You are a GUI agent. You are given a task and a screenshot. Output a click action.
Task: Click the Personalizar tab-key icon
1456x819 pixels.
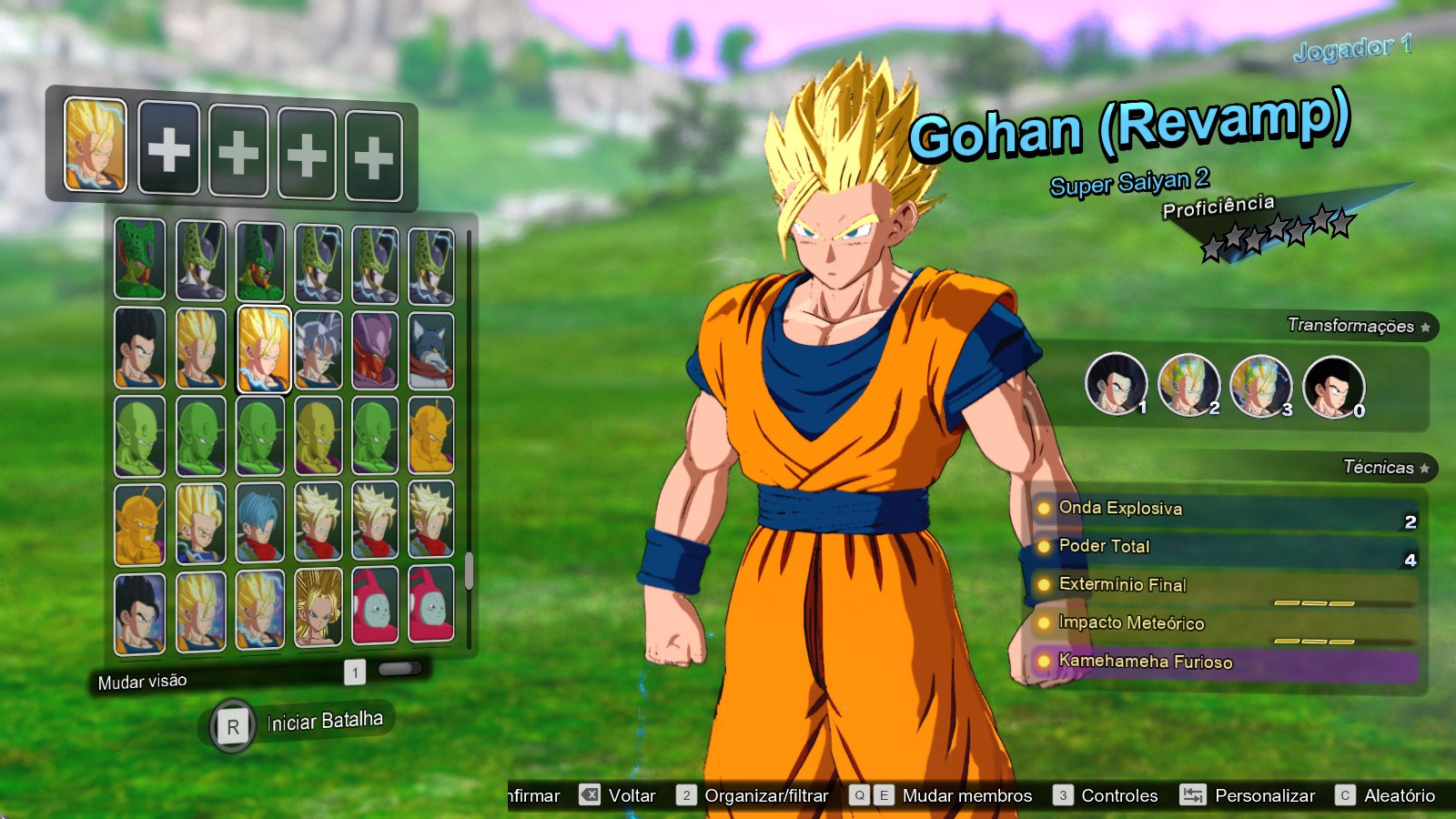coord(1194,794)
